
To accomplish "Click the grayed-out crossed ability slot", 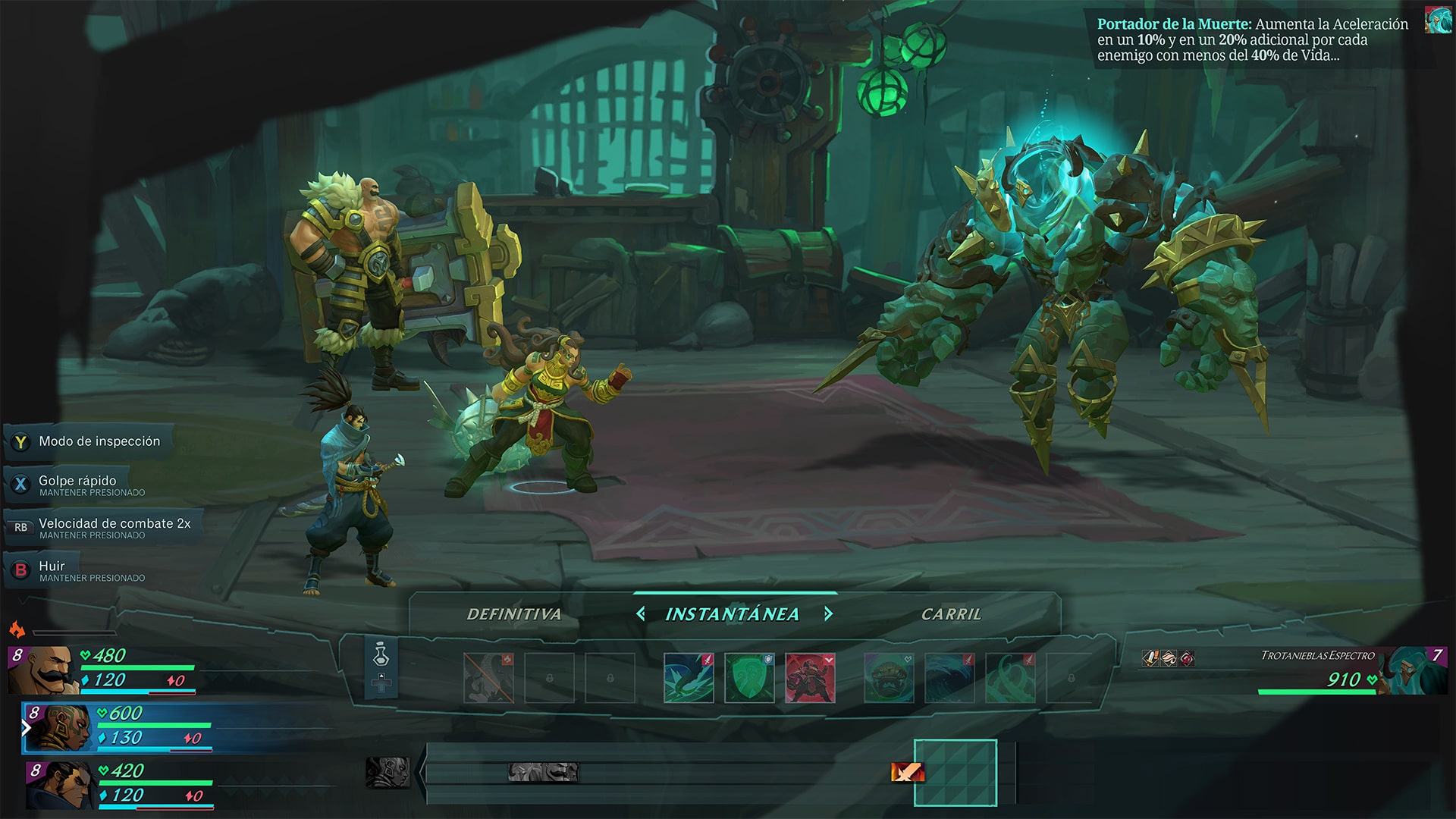I will tap(488, 677).
